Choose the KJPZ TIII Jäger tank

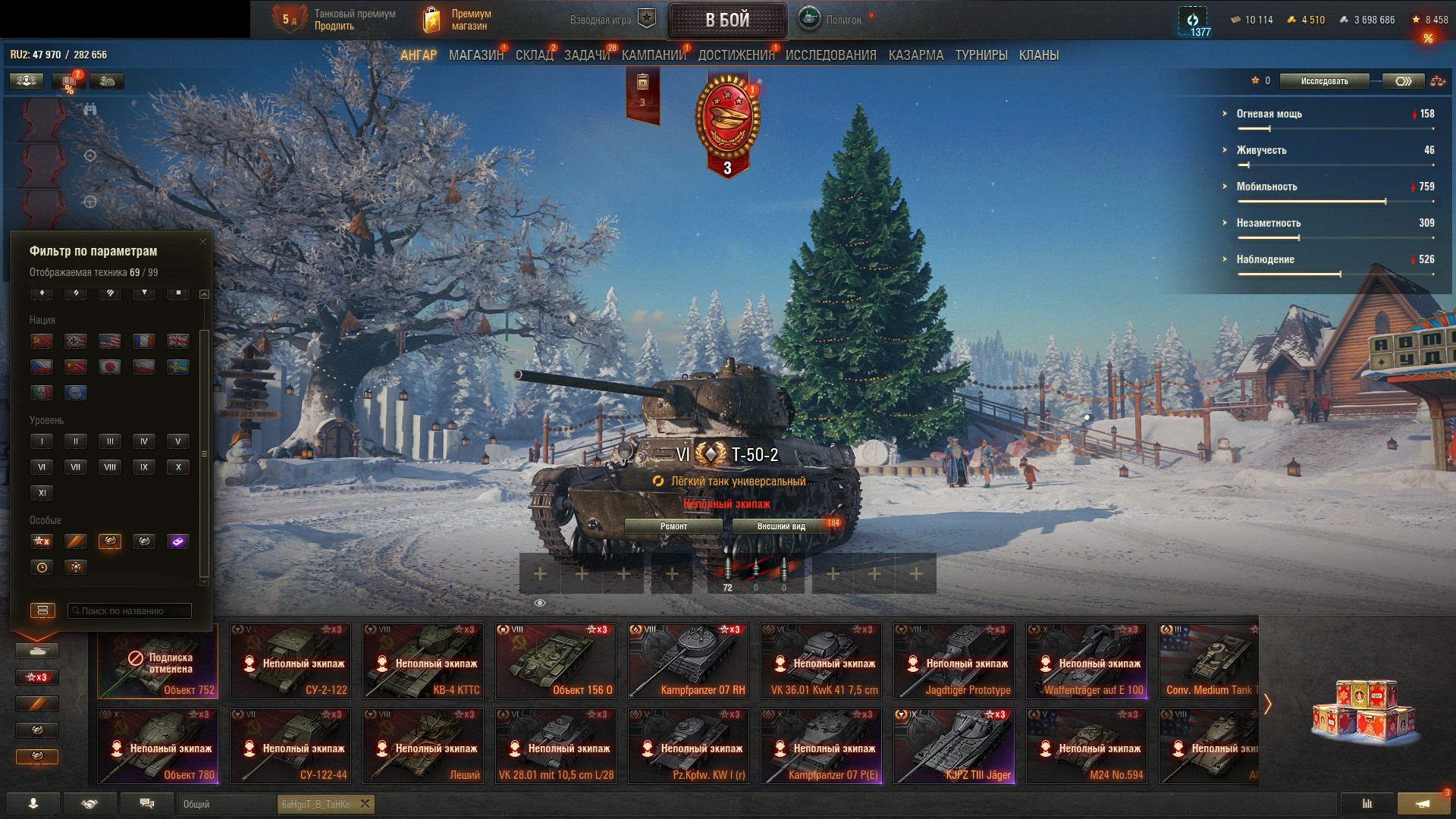954,745
